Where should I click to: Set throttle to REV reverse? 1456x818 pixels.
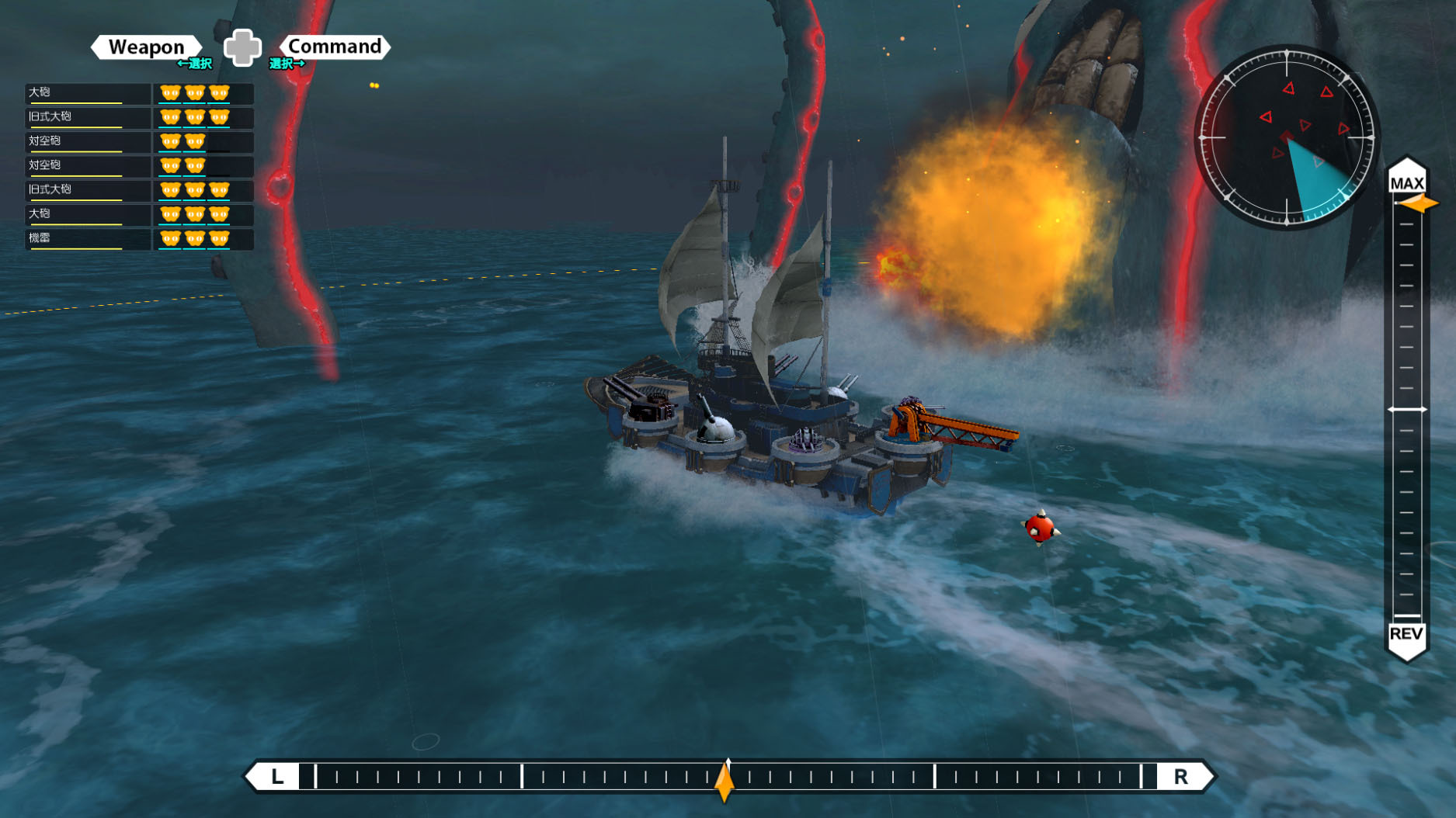pos(1406,634)
